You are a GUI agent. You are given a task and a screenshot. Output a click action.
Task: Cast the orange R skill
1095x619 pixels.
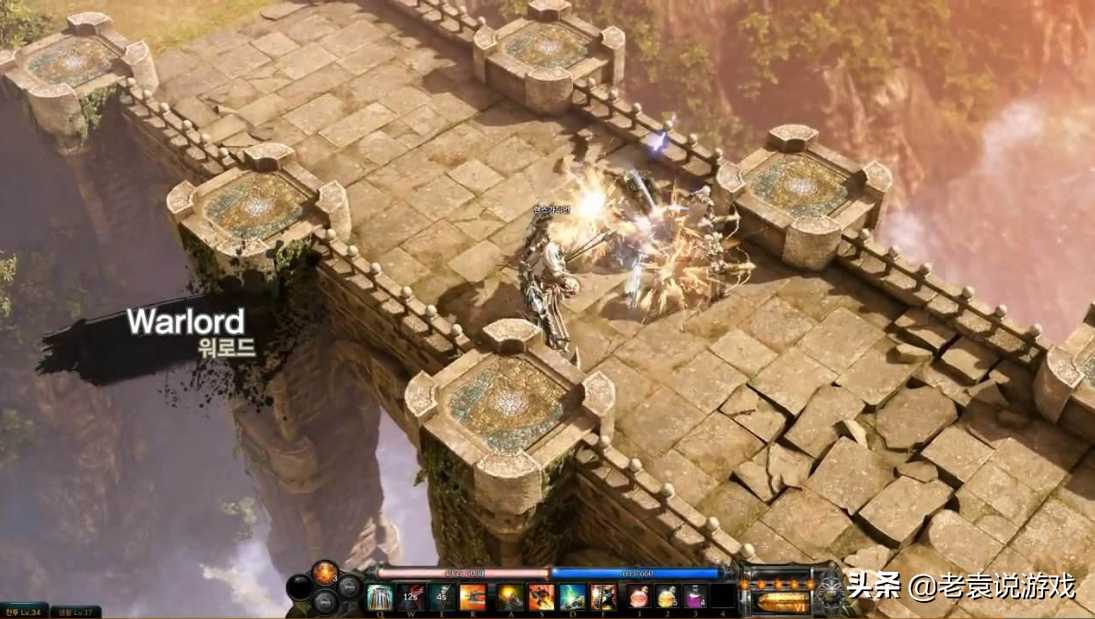tap(473, 597)
